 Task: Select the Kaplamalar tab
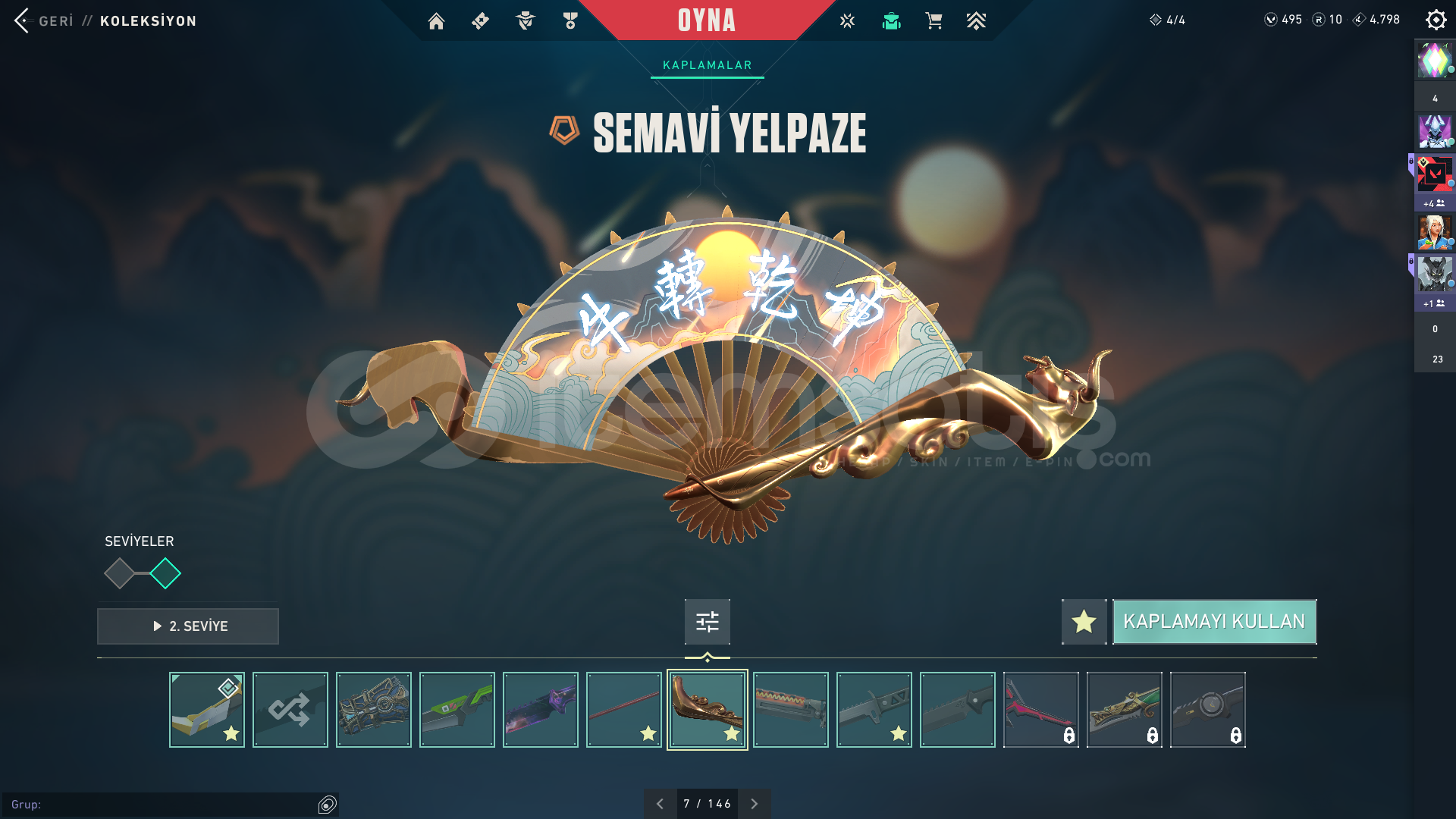[x=707, y=65]
